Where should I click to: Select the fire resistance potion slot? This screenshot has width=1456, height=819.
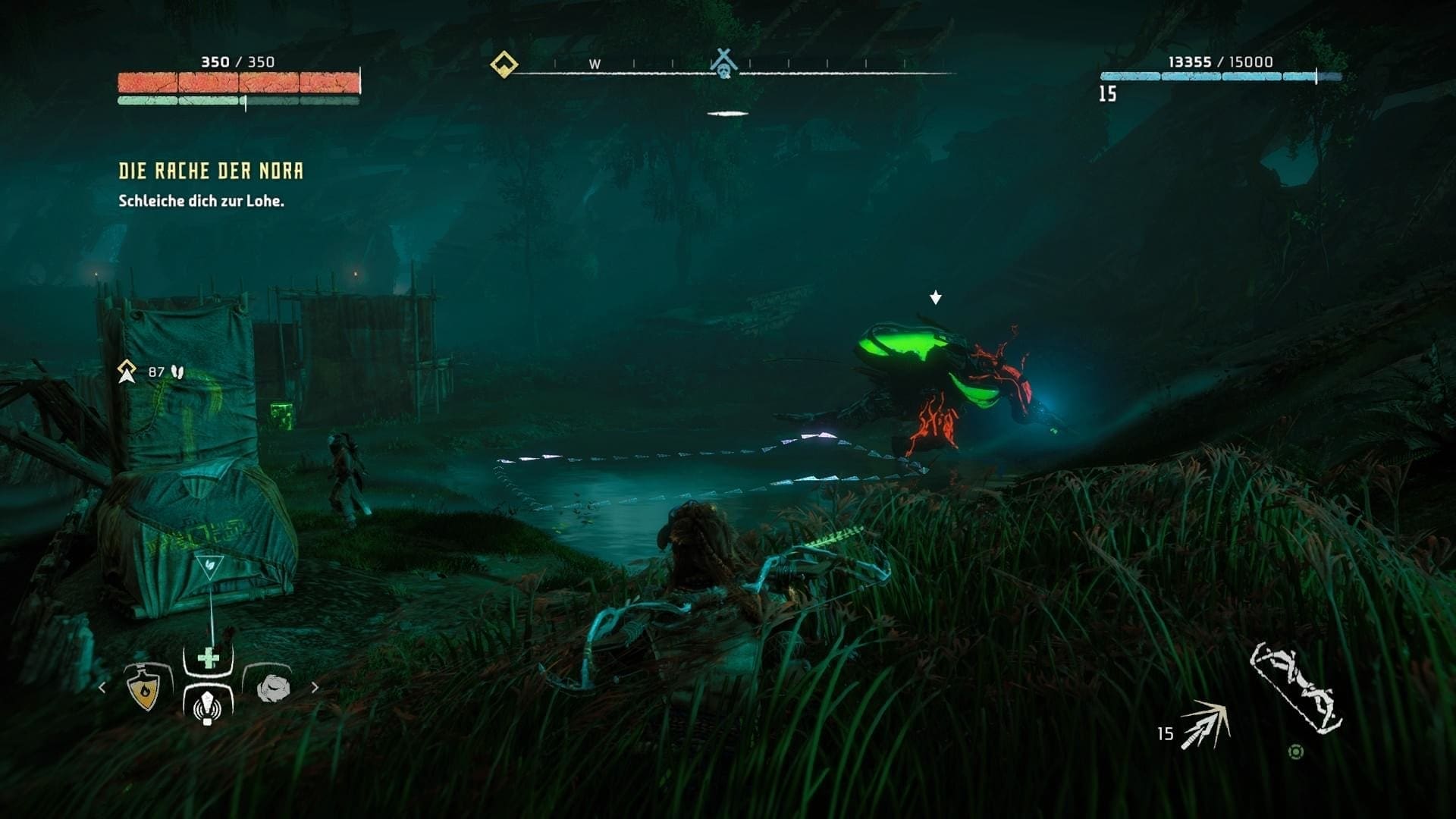(x=144, y=689)
